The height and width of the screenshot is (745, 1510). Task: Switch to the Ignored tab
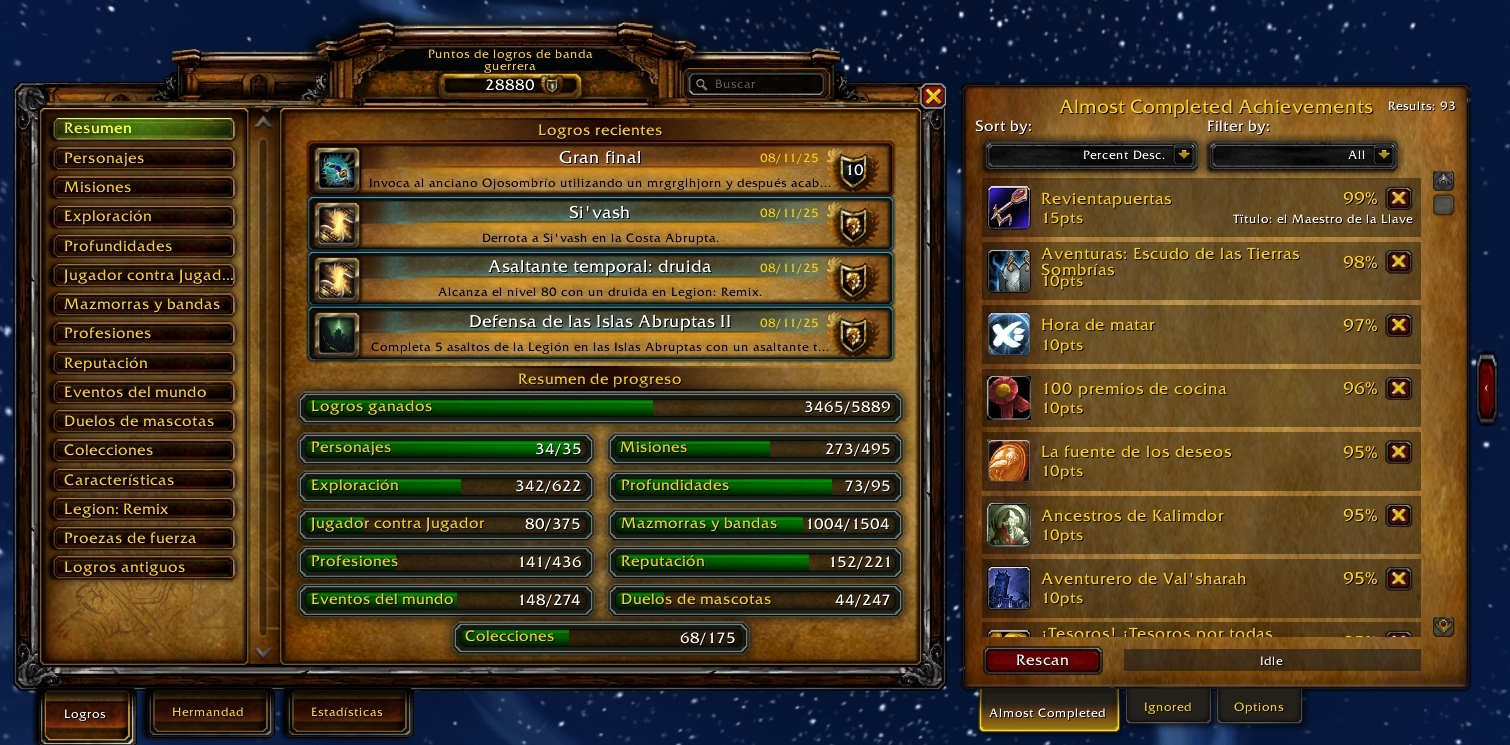coord(1167,707)
